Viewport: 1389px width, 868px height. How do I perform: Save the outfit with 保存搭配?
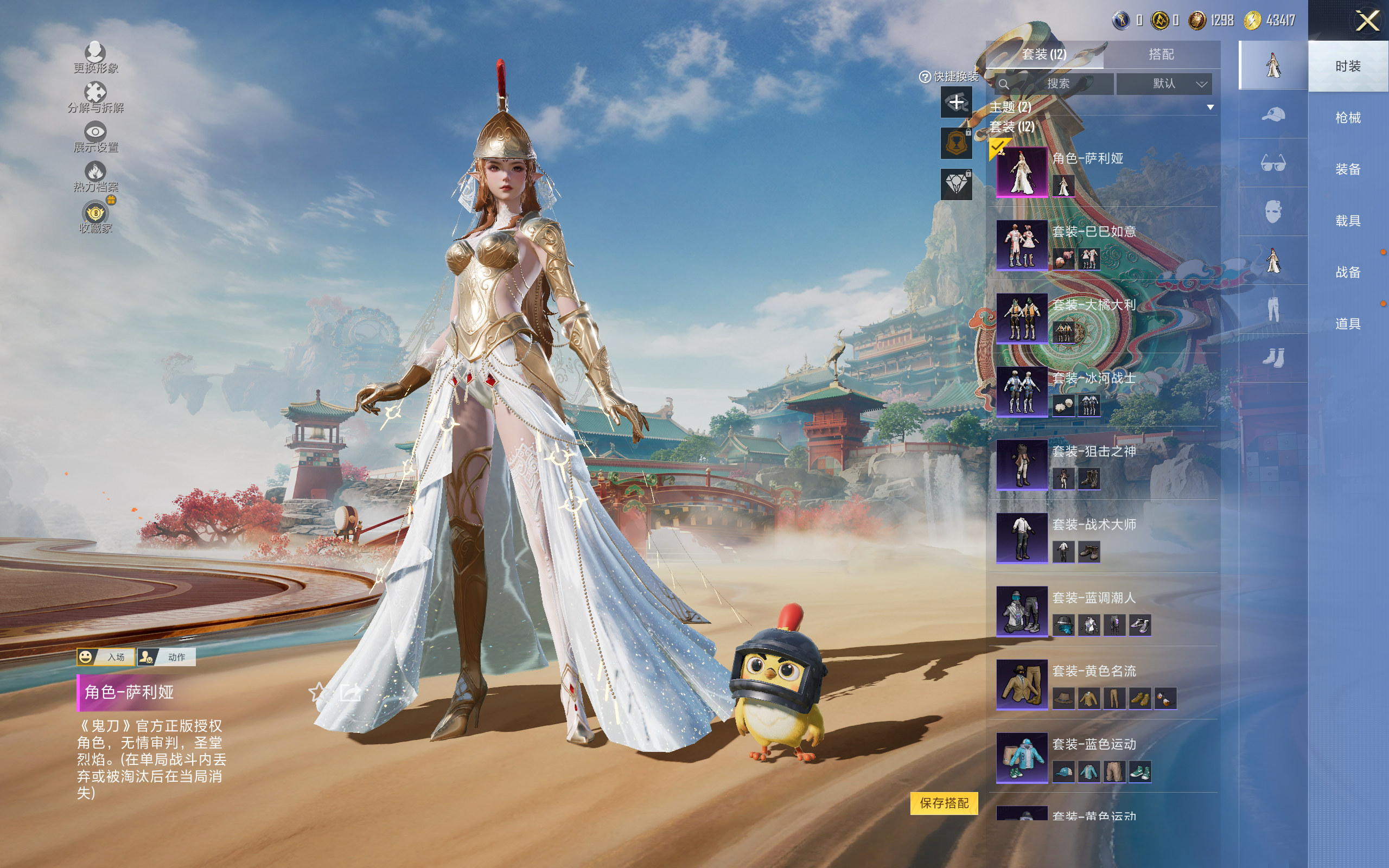pyautogui.click(x=944, y=802)
